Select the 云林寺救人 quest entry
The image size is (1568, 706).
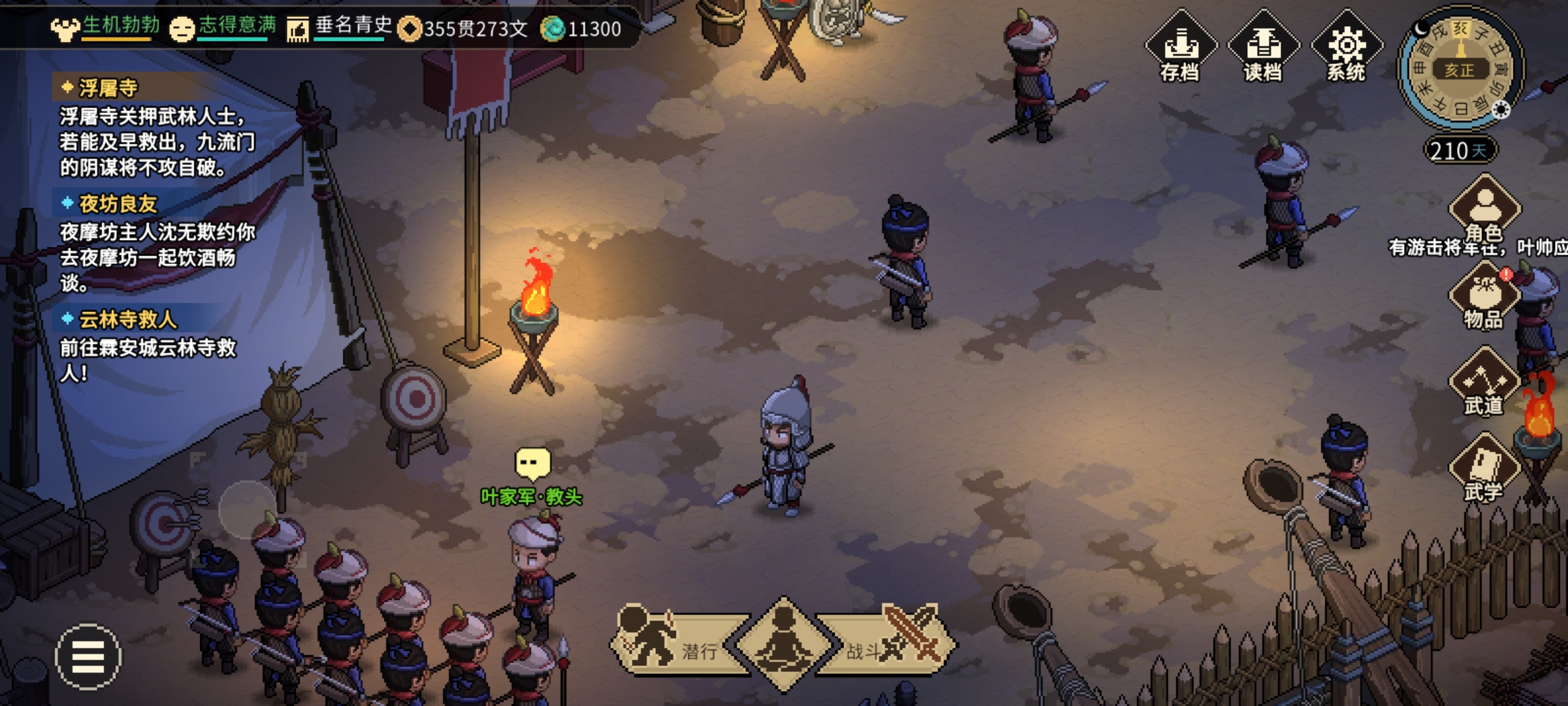coord(127,320)
